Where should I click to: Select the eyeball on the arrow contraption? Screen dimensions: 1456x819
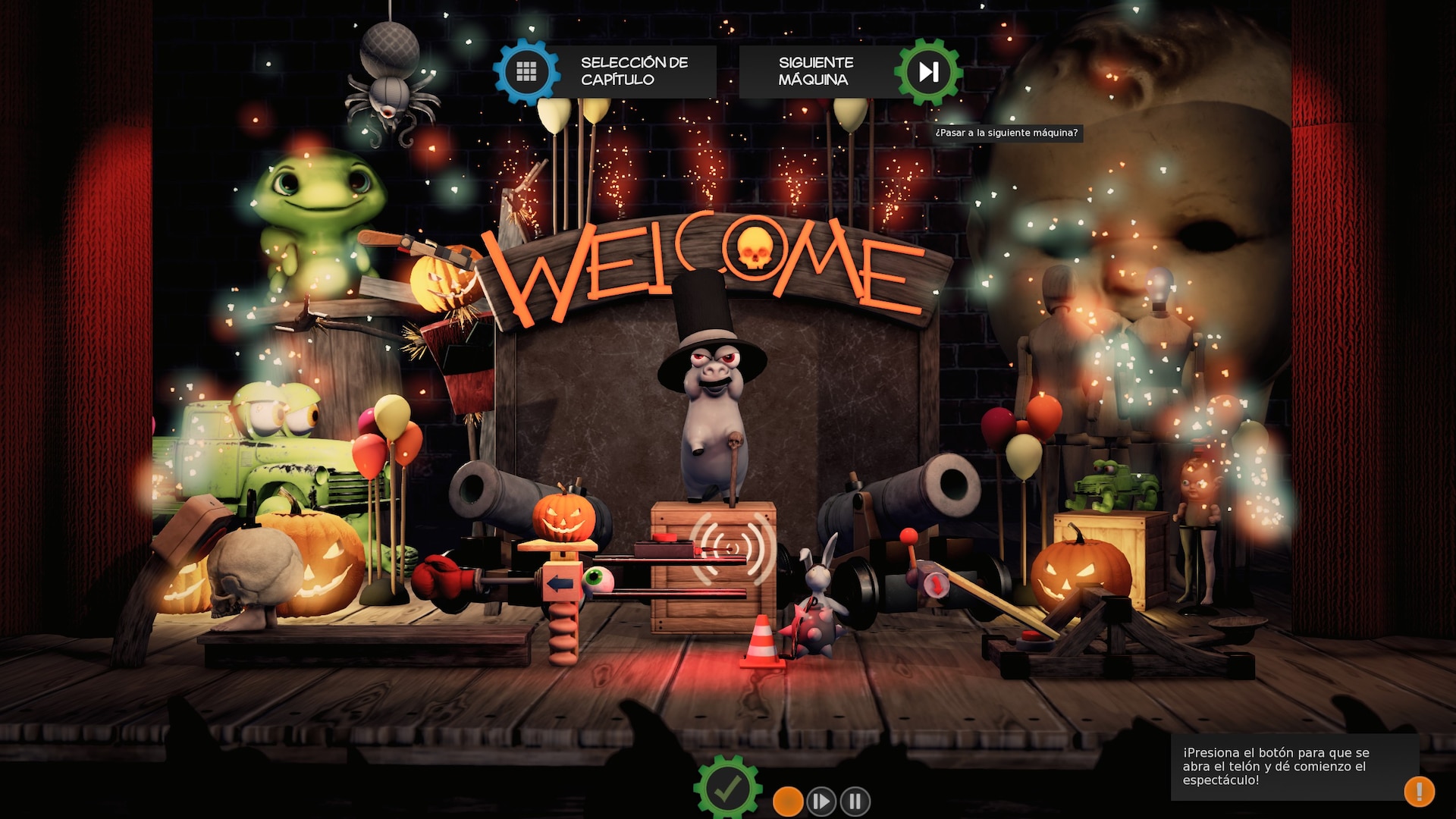tap(599, 578)
